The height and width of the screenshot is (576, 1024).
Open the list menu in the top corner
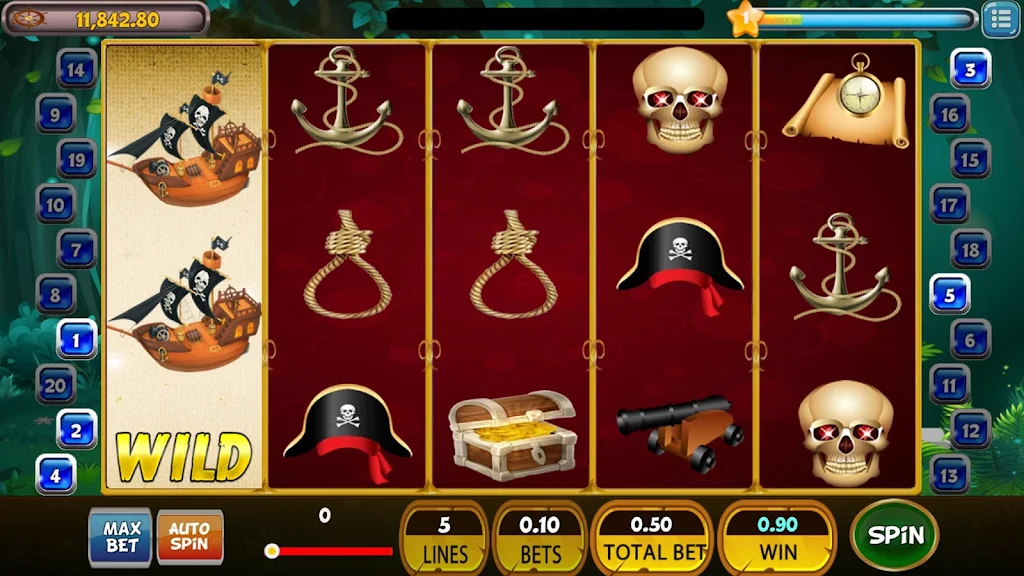click(1000, 19)
